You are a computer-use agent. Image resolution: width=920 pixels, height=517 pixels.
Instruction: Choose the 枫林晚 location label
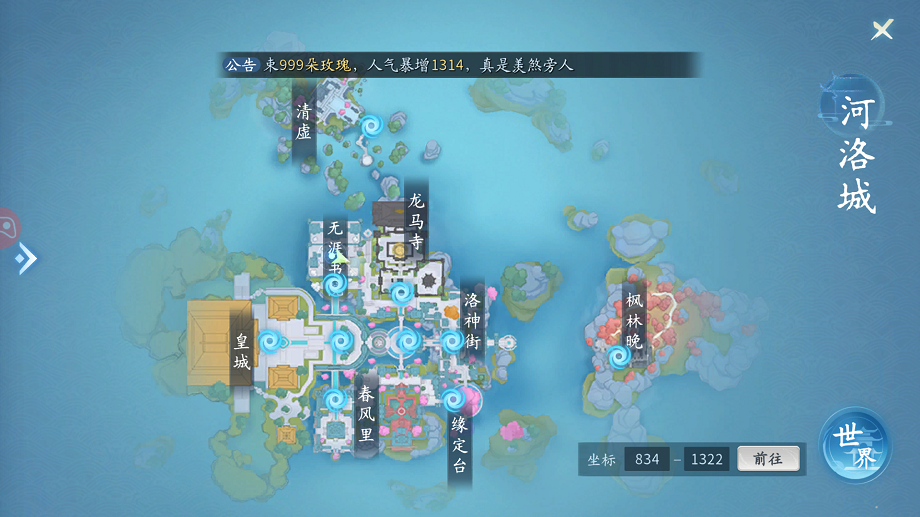(634, 320)
